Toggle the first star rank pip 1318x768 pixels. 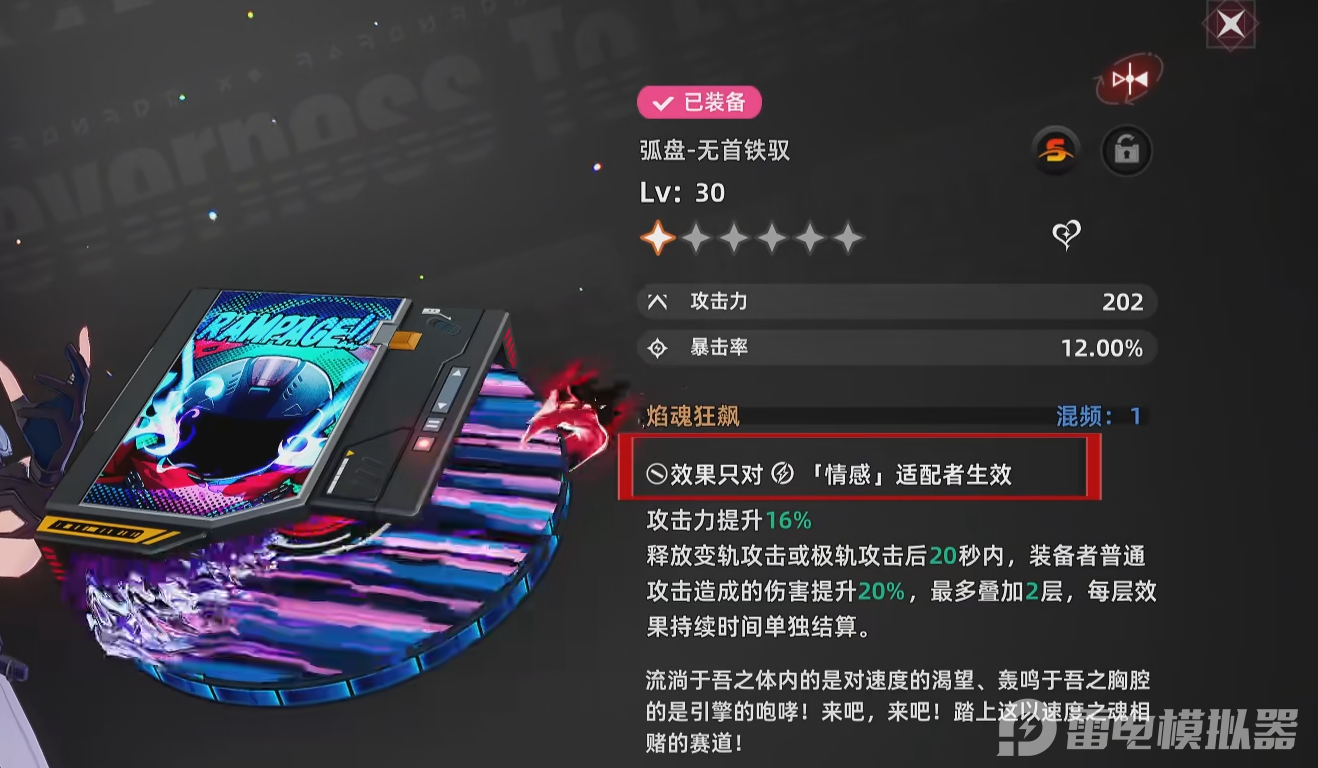(659, 238)
